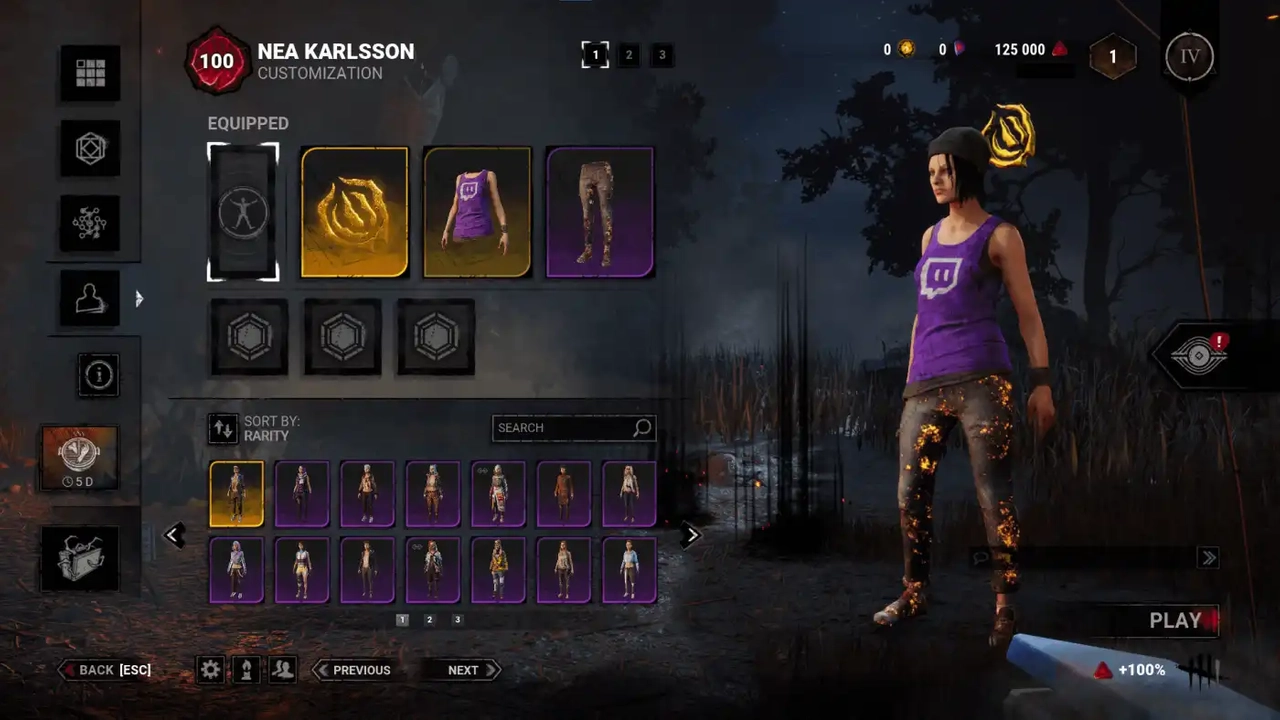This screenshot has height=720, width=1280.
Task: Select the equipped purple Twitch tank top
Action: (477, 212)
